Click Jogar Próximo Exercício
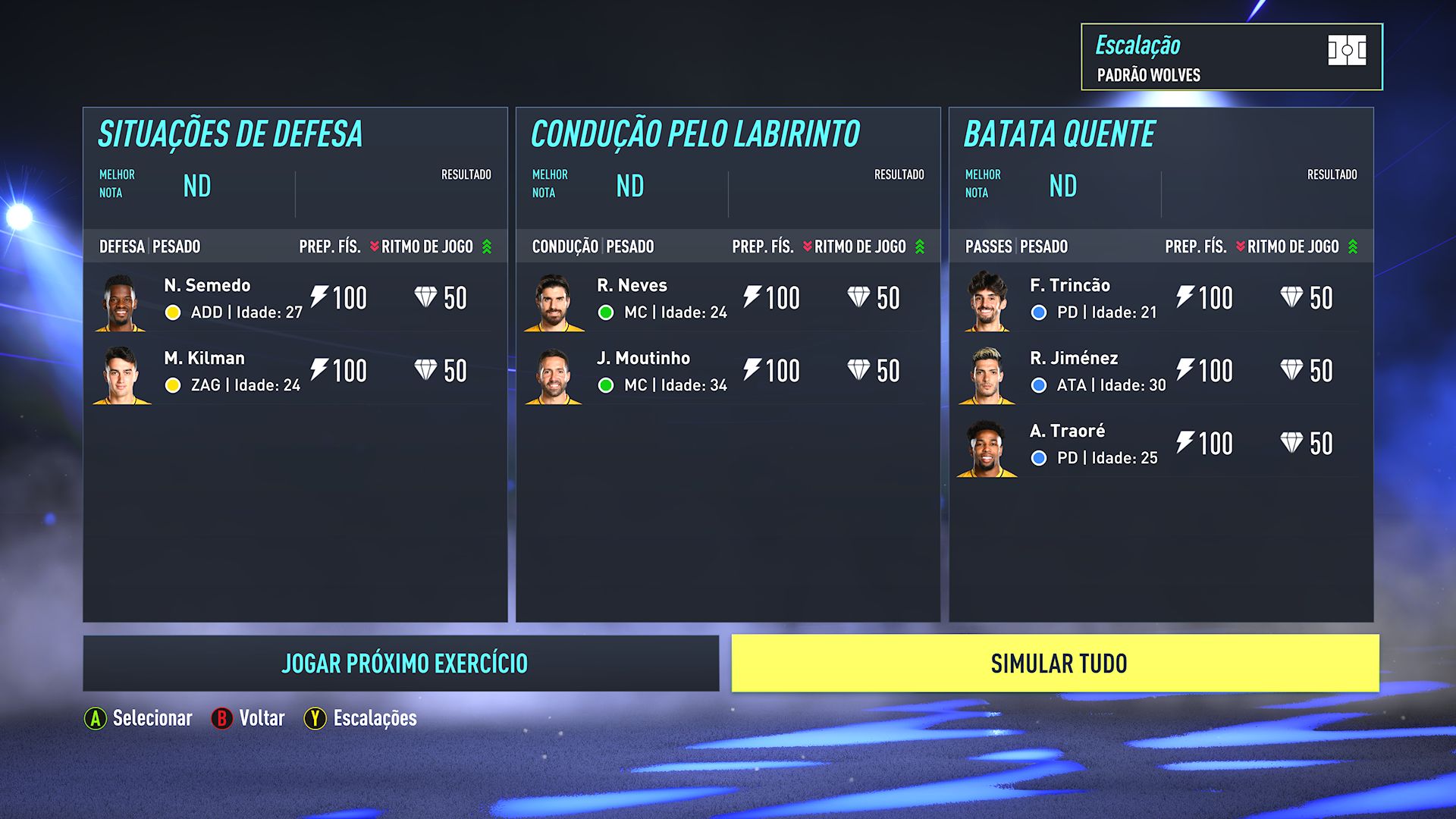The width and height of the screenshot is (1456, 819). (404, 663)
